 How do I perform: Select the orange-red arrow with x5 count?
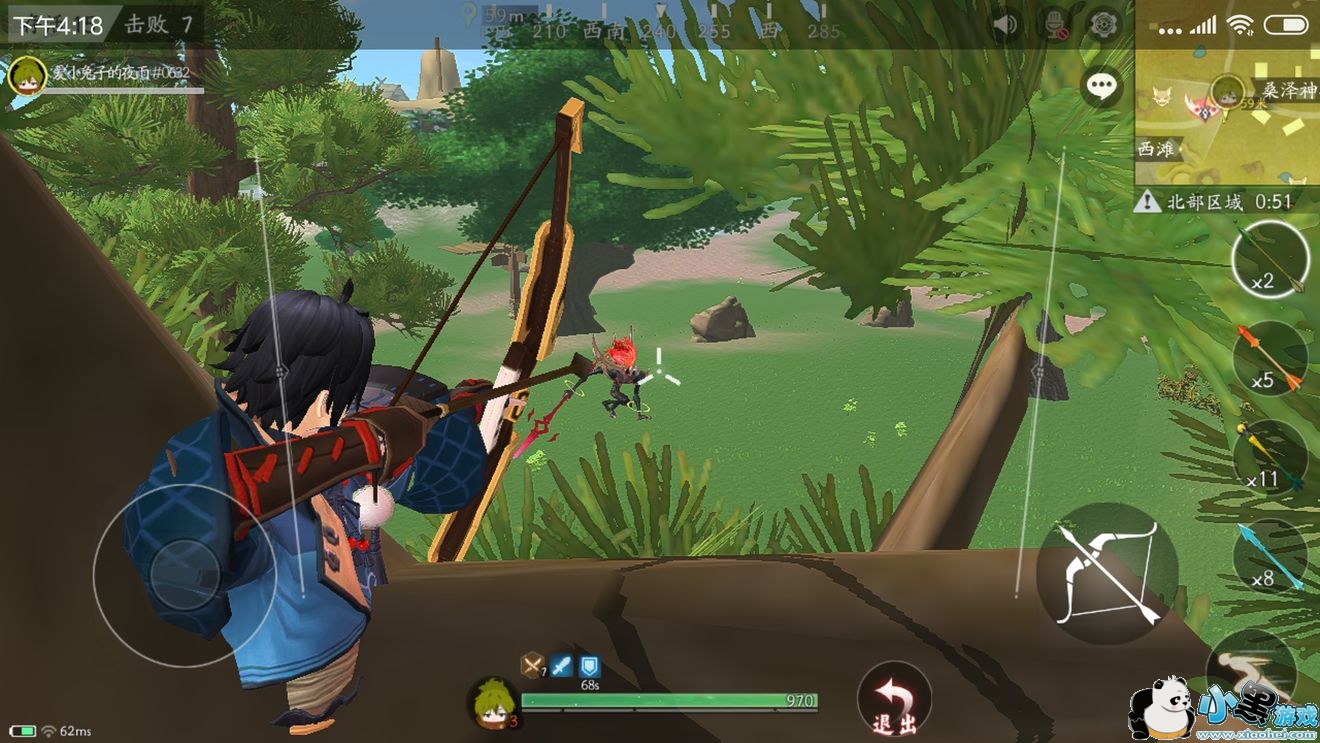1270,359
